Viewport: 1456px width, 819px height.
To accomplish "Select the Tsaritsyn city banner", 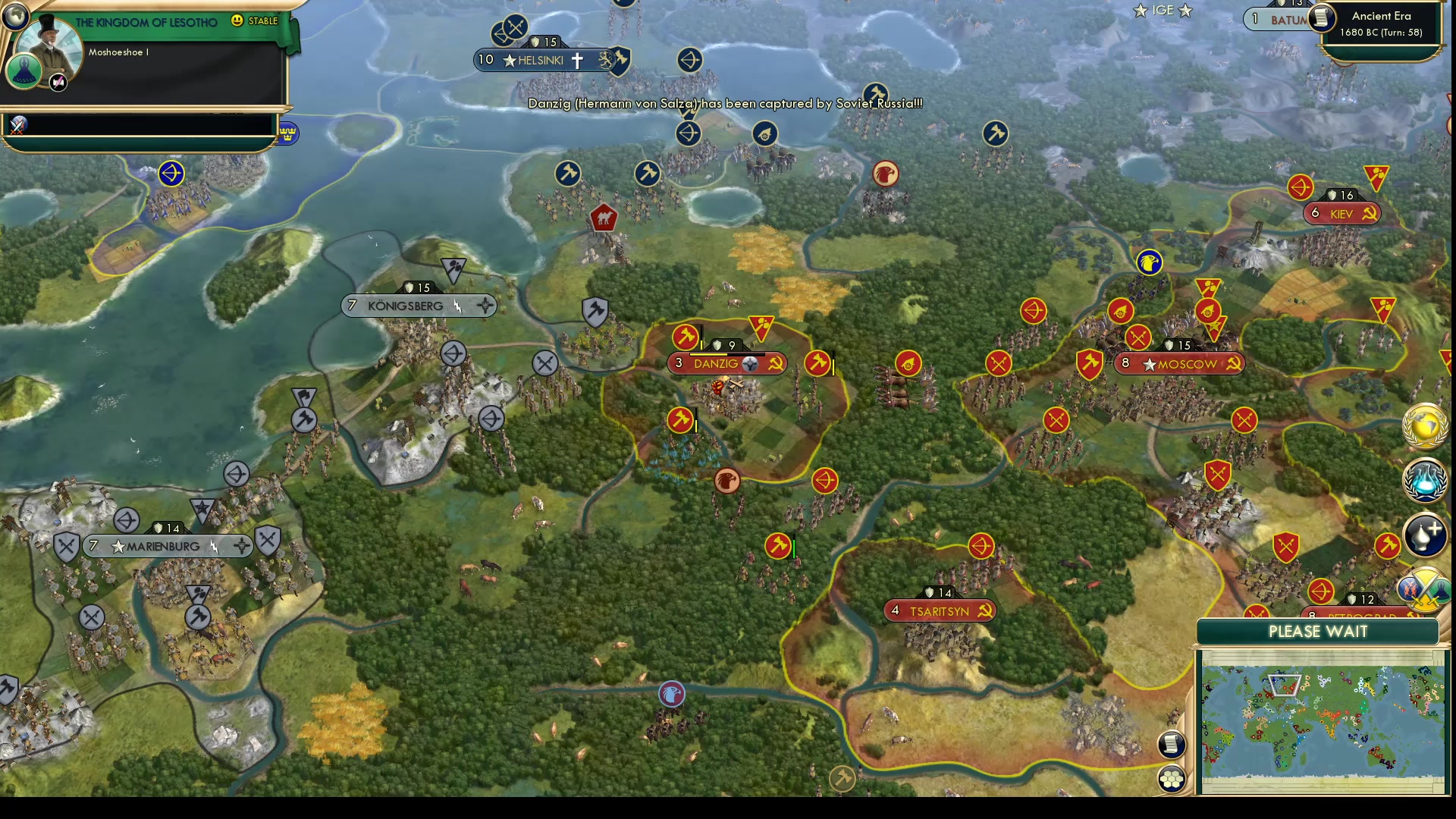I will [x=939, y=610].
